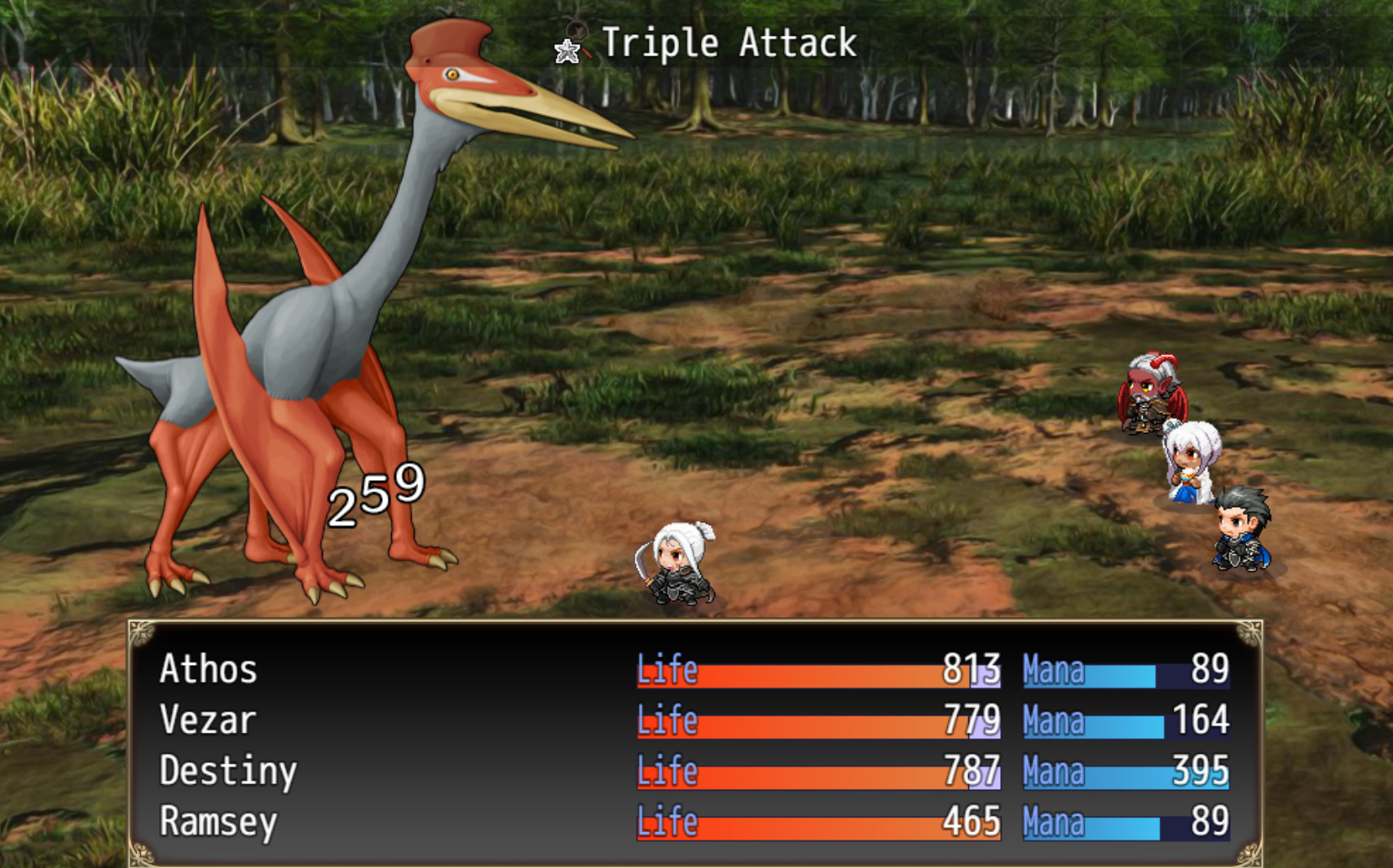Expand the Triple Attack skill banner

click(701, 43)
